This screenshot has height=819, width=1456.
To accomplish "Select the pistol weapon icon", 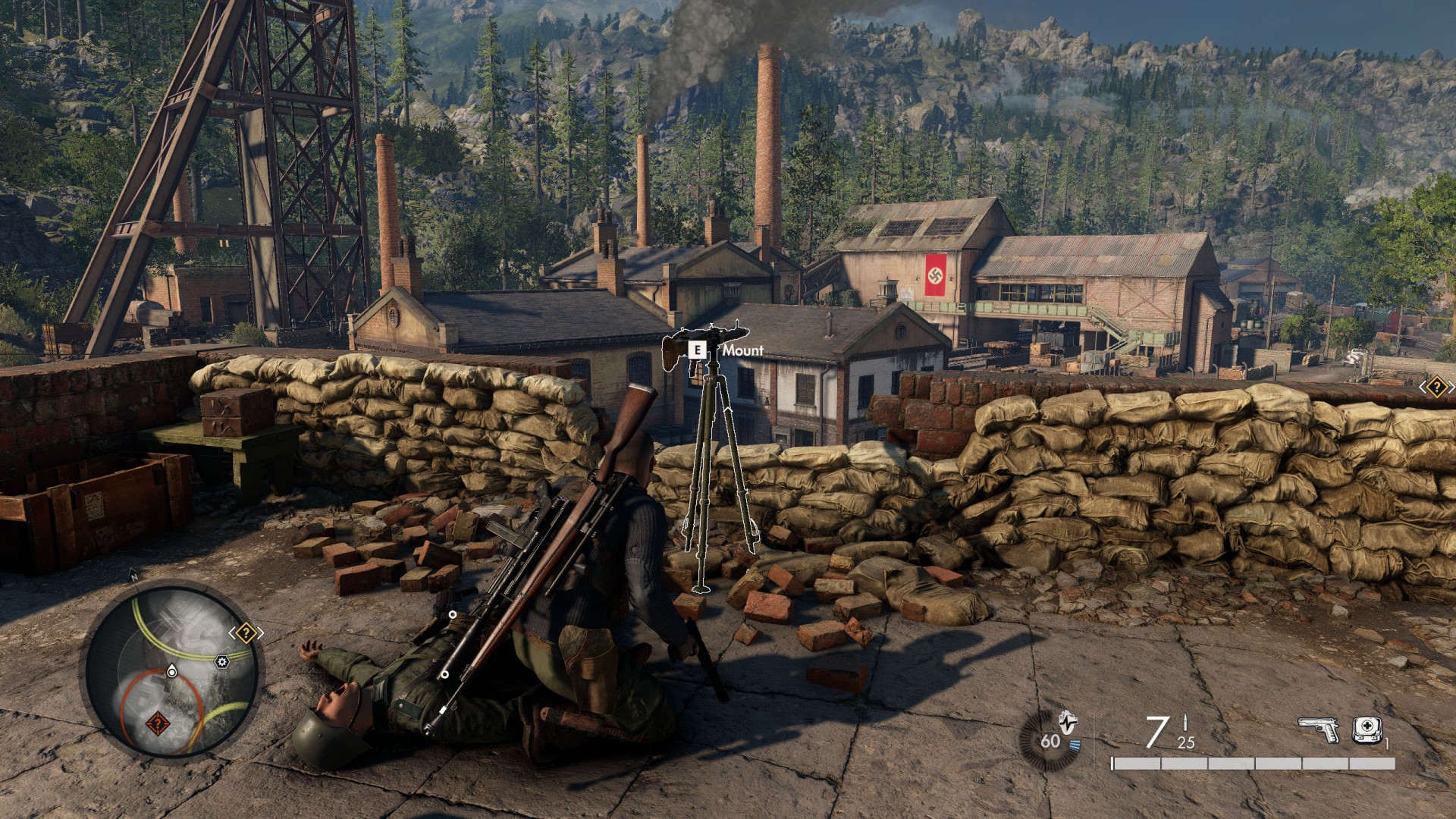I will [1318, 730].
